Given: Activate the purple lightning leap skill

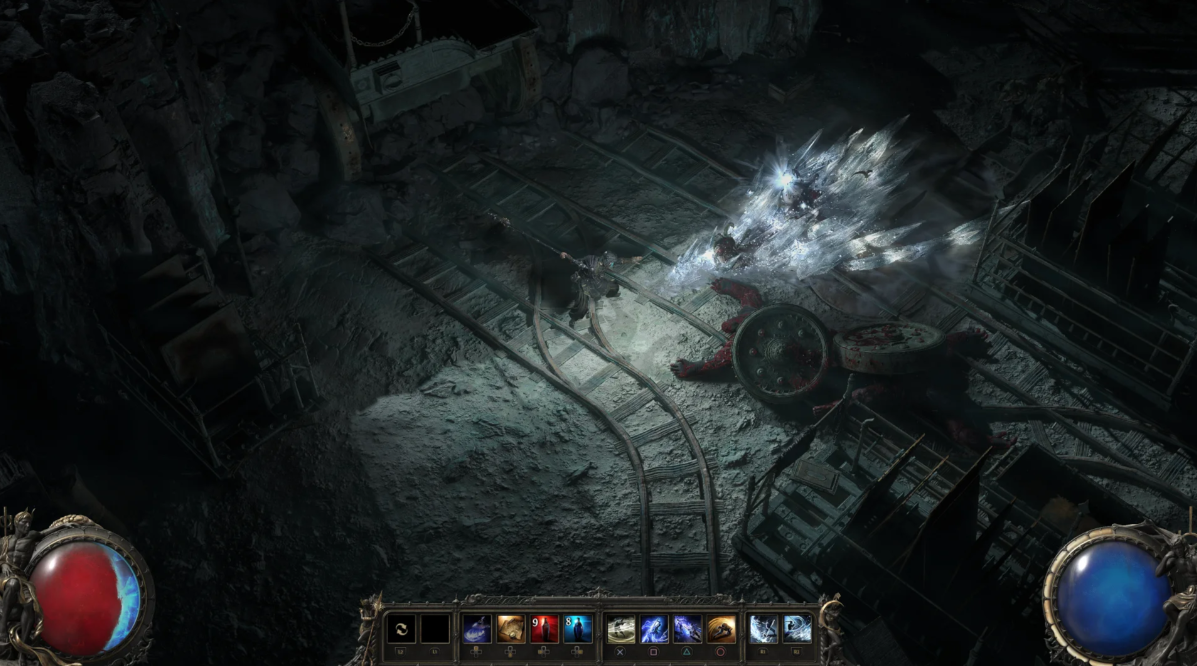Looking at the screenshot, I should [688, 628].
